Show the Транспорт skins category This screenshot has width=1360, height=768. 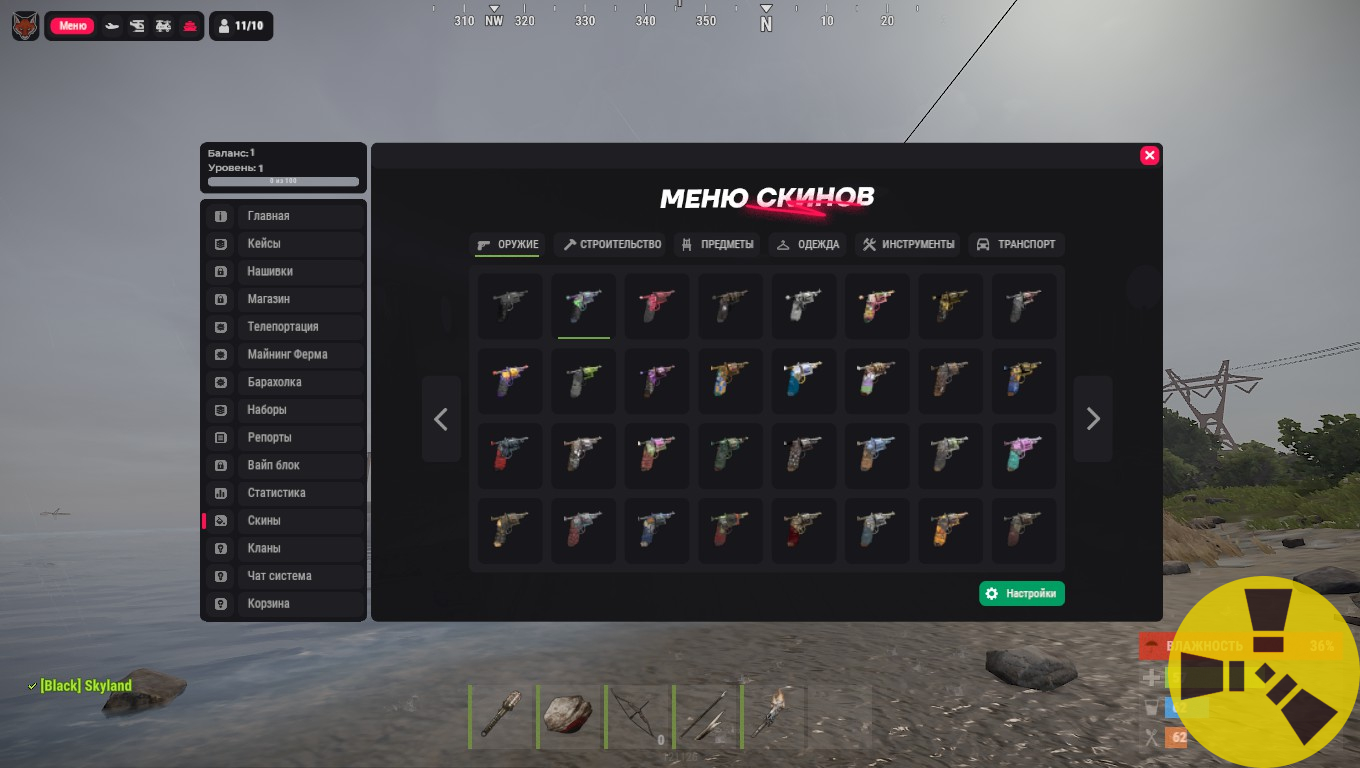1015,244
